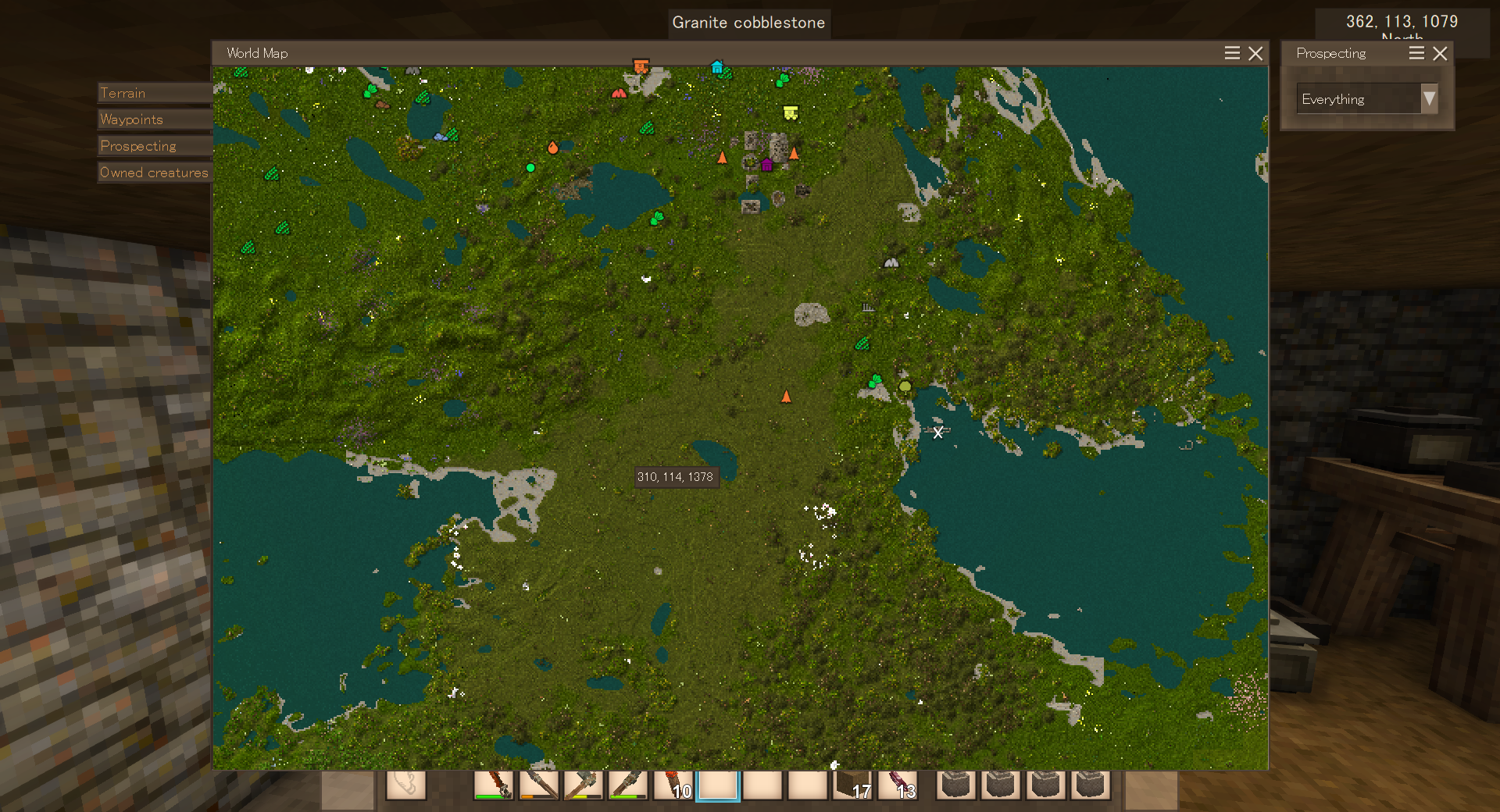Image resolution: width=1500 pixels, height=812 pixels.
Task: Select the hotbar item with count 10
Action: tap(673, 785)
